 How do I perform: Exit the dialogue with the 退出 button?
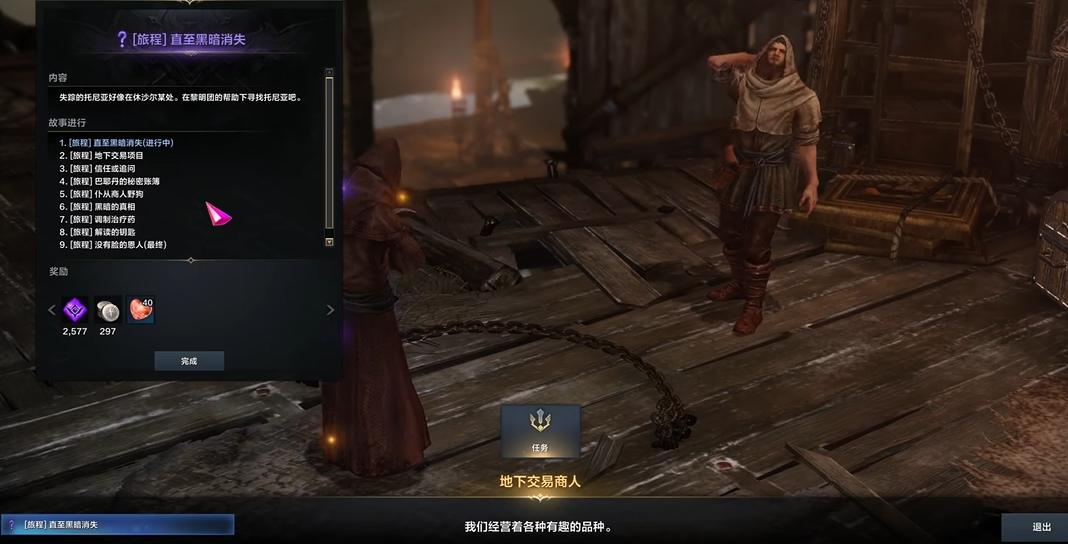click(x=1041, y=527)
